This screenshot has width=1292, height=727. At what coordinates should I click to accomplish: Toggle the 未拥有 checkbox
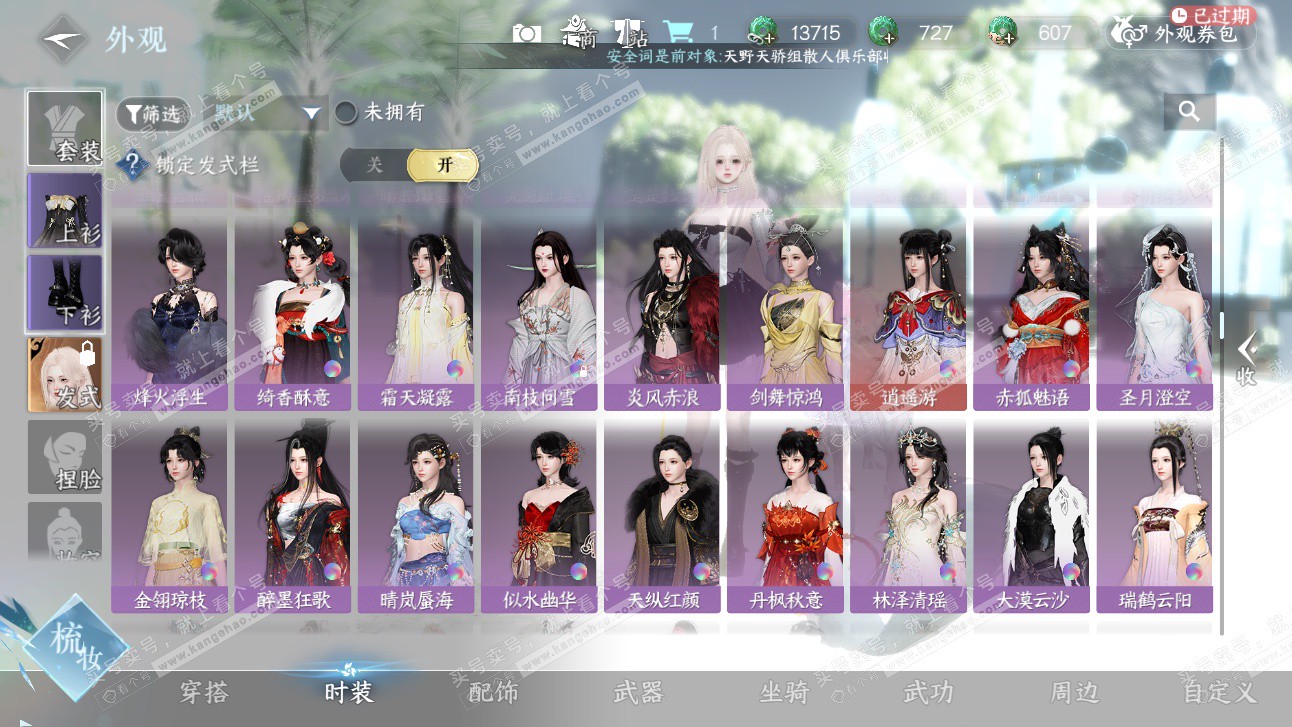(x=346, y=113)
